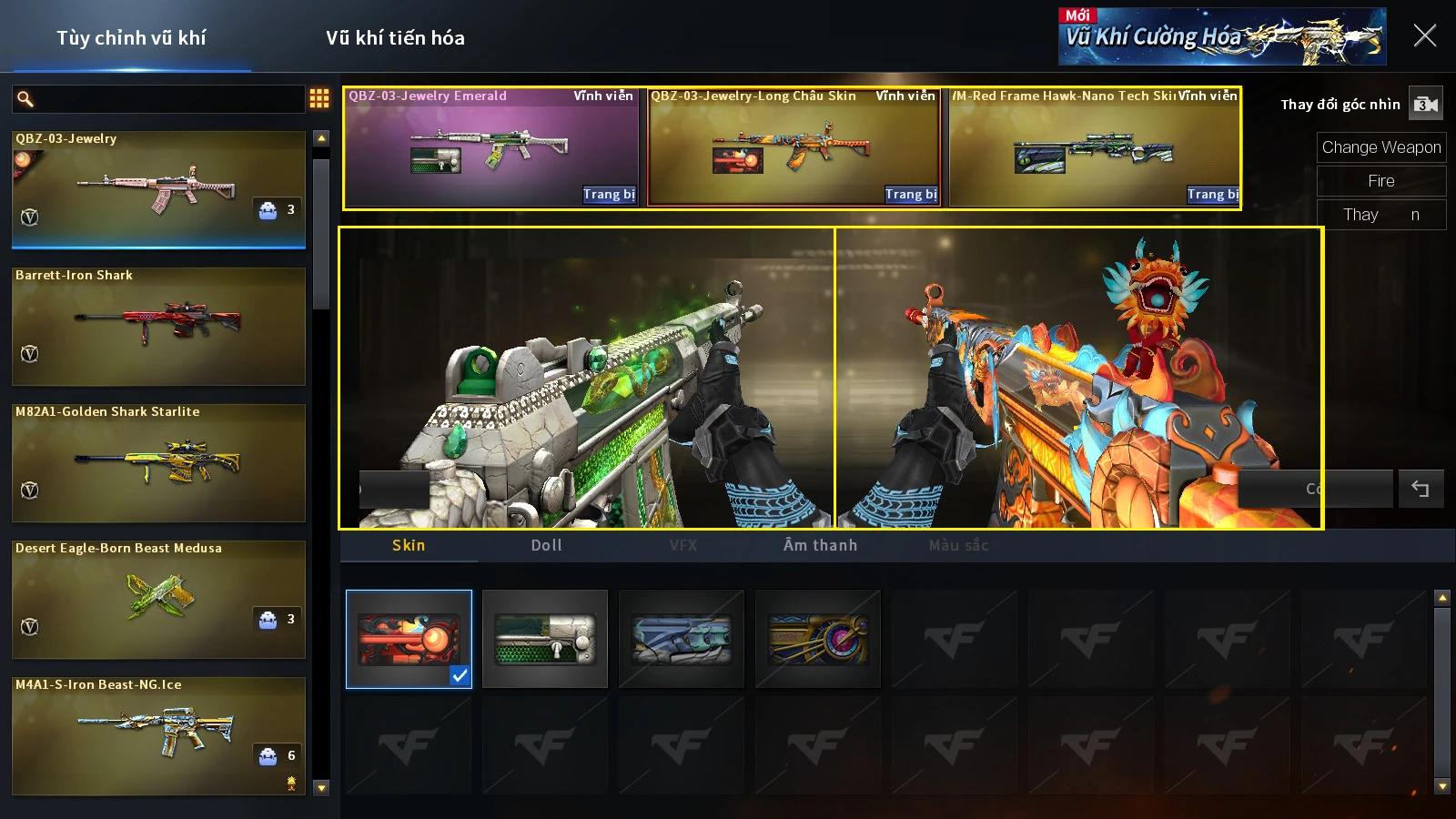Choose the Barrett-Iron Shark weapon
Image resolution: width=1456 pixels, height=819 pixels.
click(x=158, y=326)
